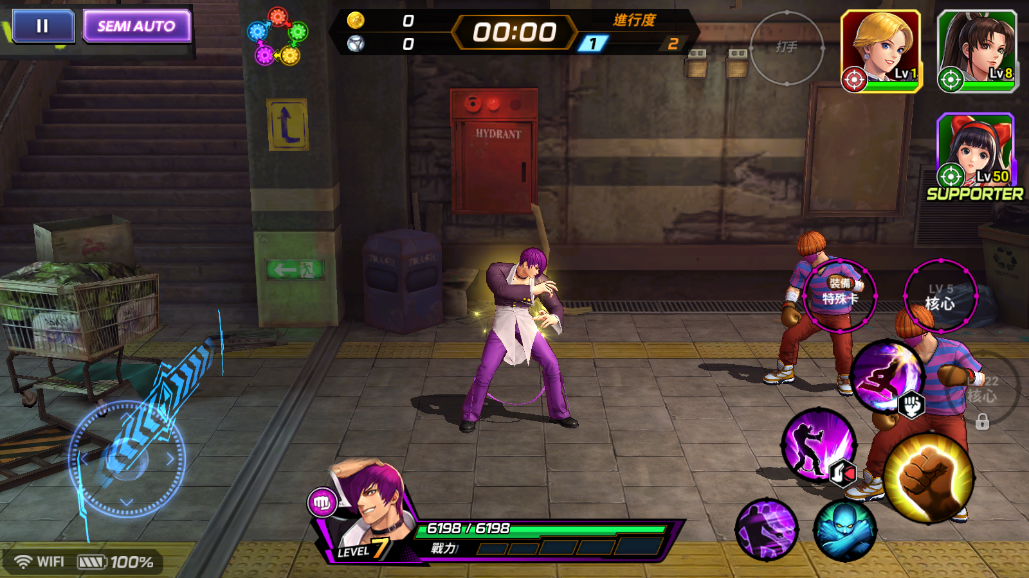
Task: Tap the blue crossed-arms guard icon
Action: pos(844,528)
